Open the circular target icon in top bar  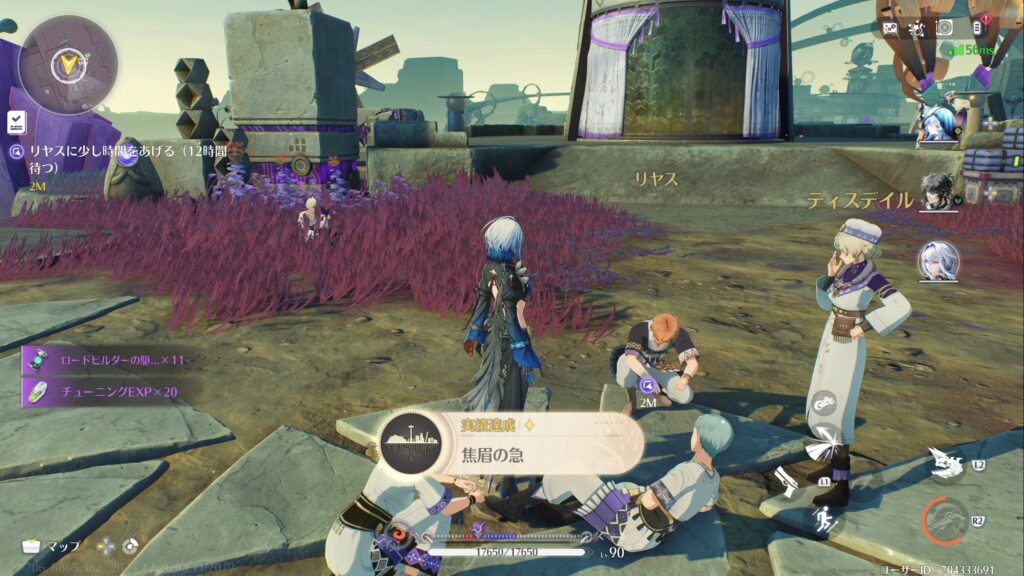944,28
